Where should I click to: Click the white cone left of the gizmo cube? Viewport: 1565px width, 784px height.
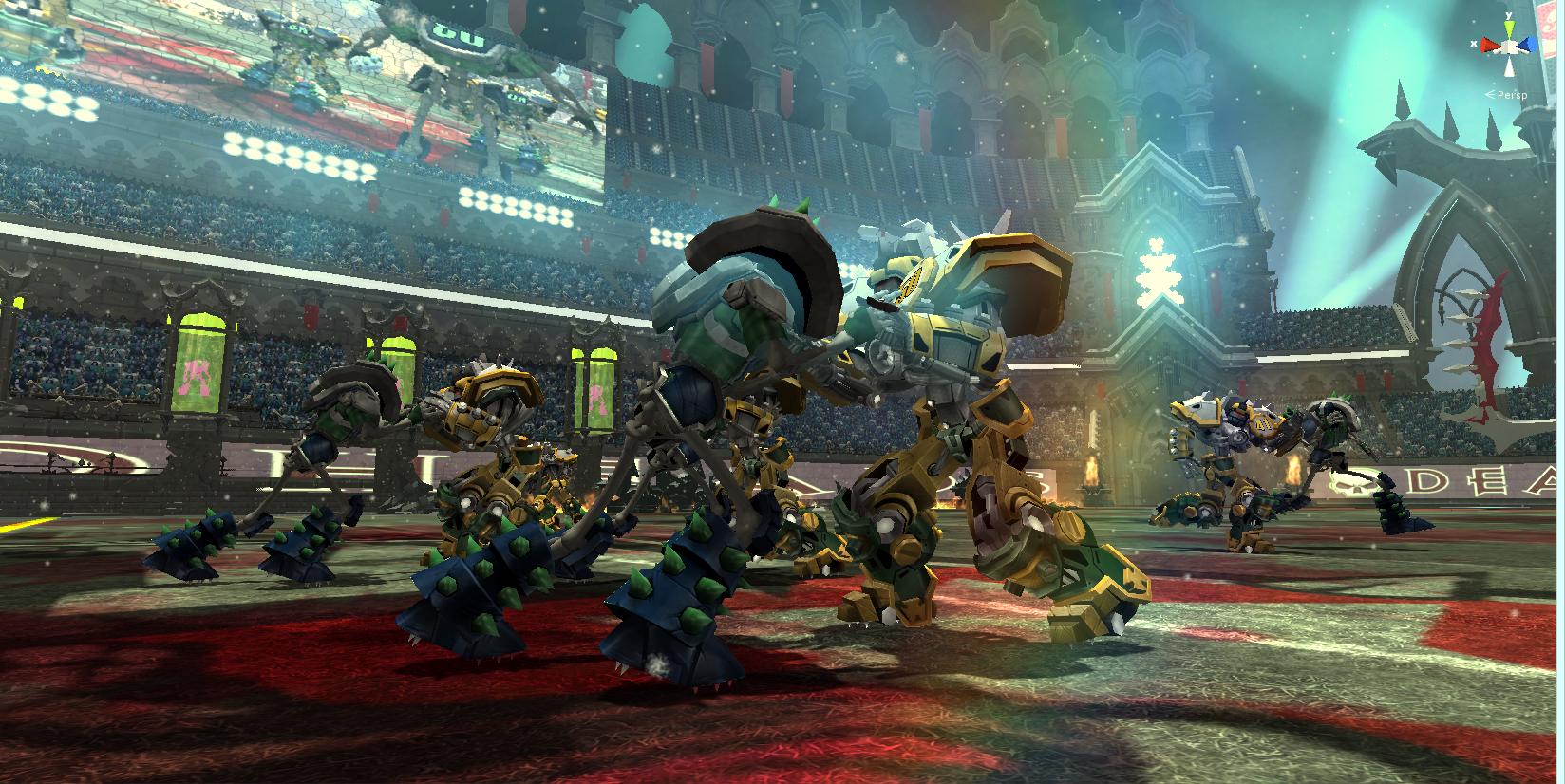tap(1498, 51)
